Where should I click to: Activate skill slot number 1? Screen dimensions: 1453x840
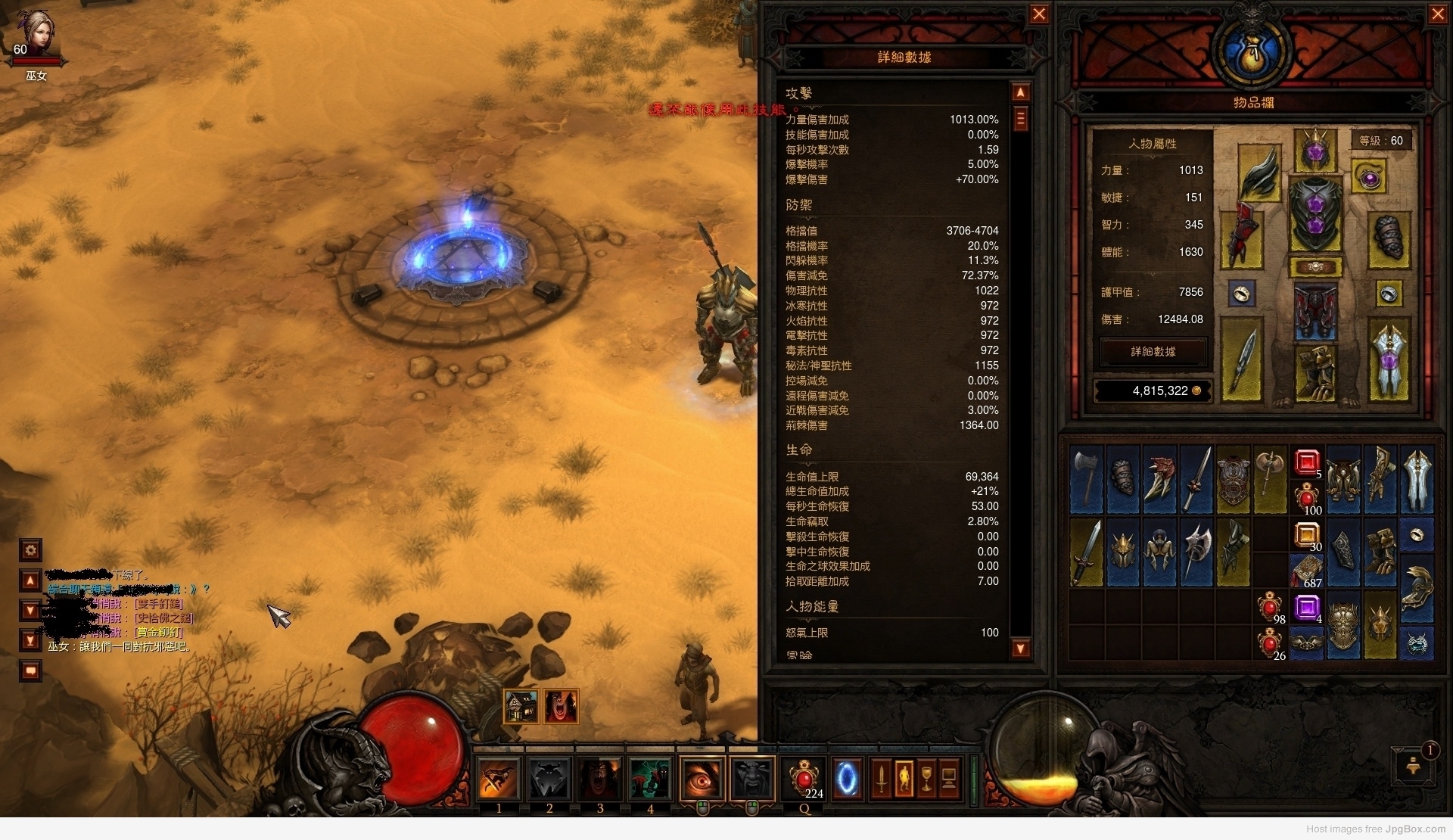tap(499, 779)
